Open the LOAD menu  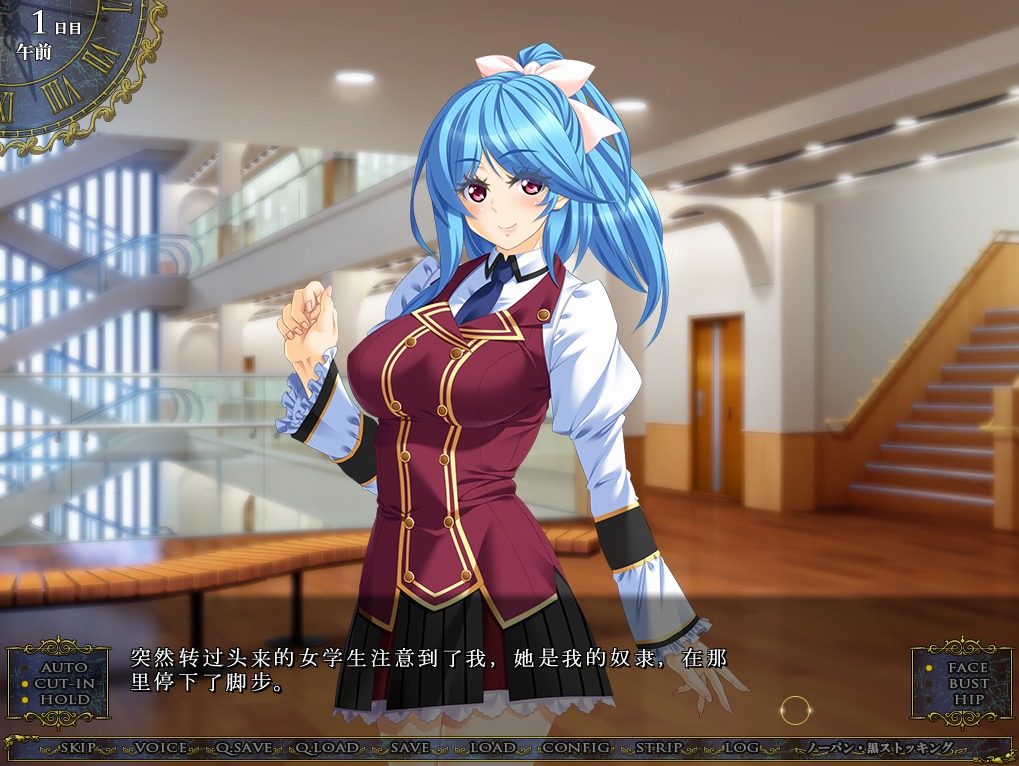[492, 748]
